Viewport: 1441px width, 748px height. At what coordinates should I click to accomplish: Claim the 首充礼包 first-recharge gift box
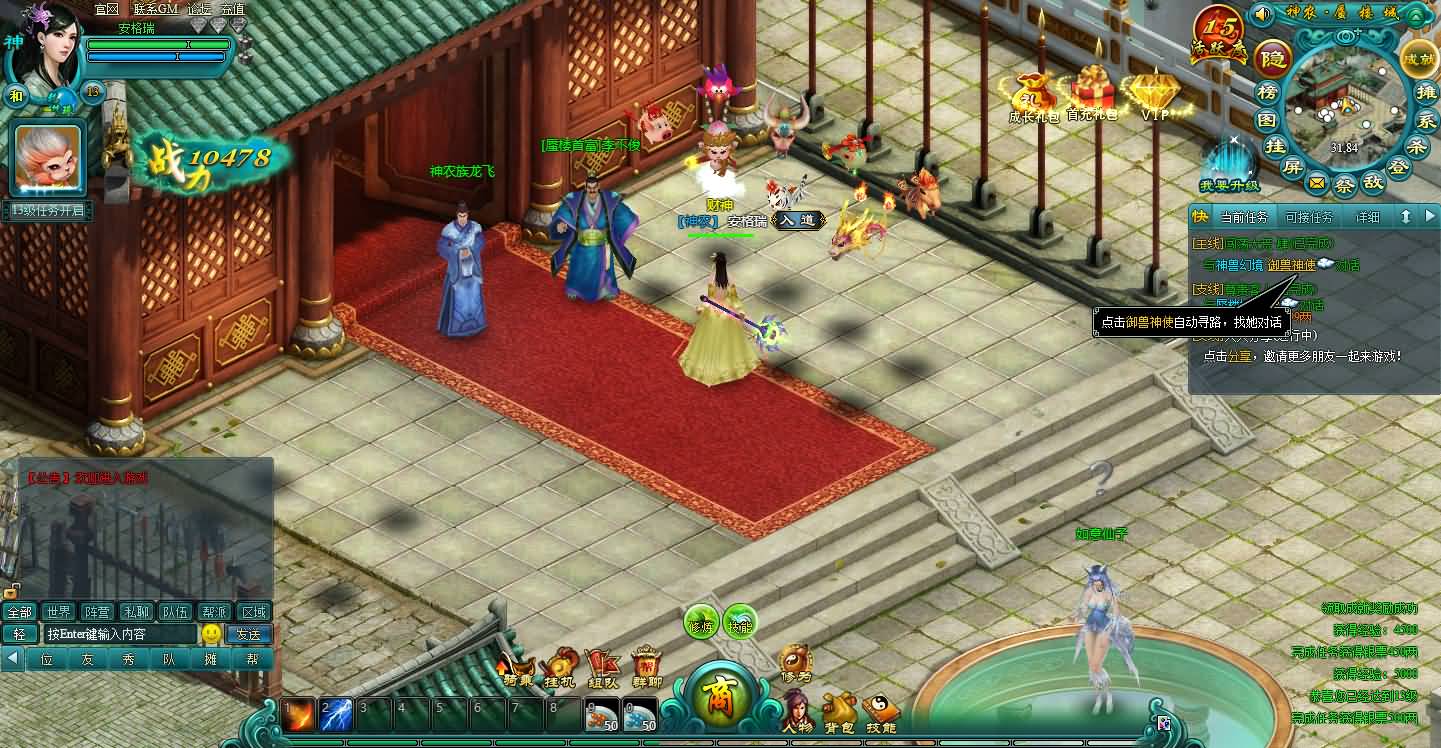point(1091,92)
